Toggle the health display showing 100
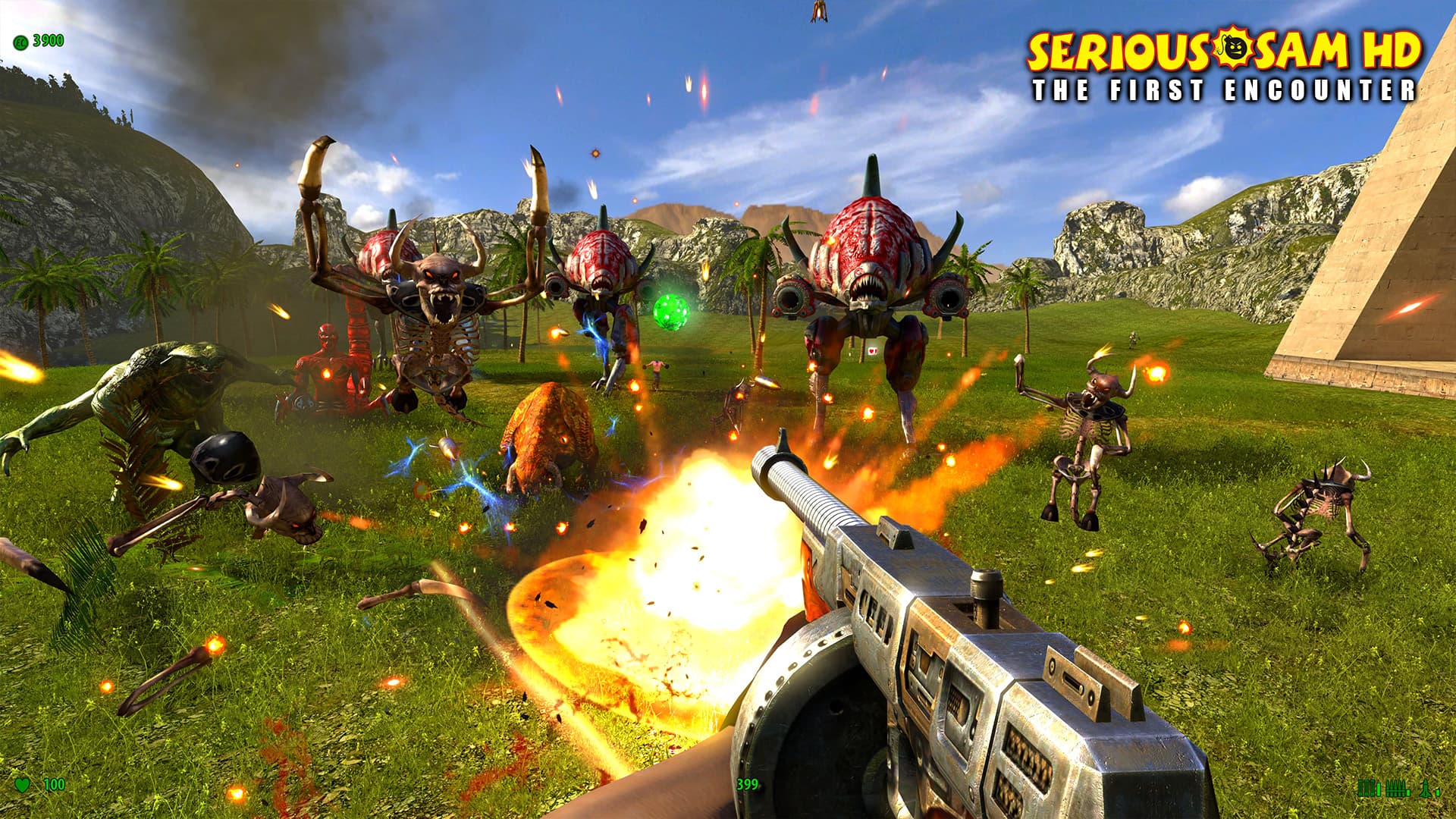Image resolution: width=1456 pixels, height=819 pixels. pos(53,783)
